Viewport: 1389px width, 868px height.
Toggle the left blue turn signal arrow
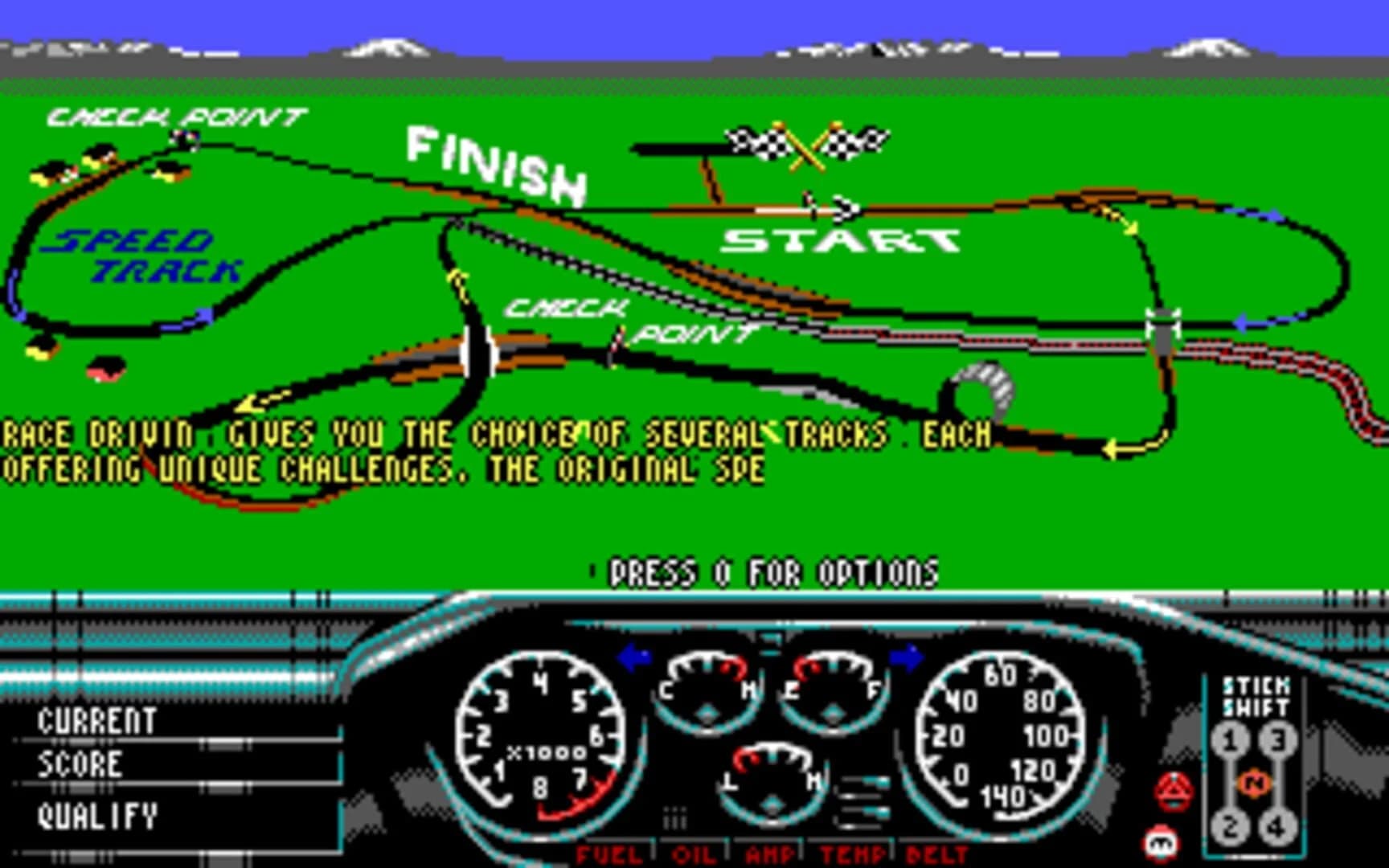[x=635, y=657]
